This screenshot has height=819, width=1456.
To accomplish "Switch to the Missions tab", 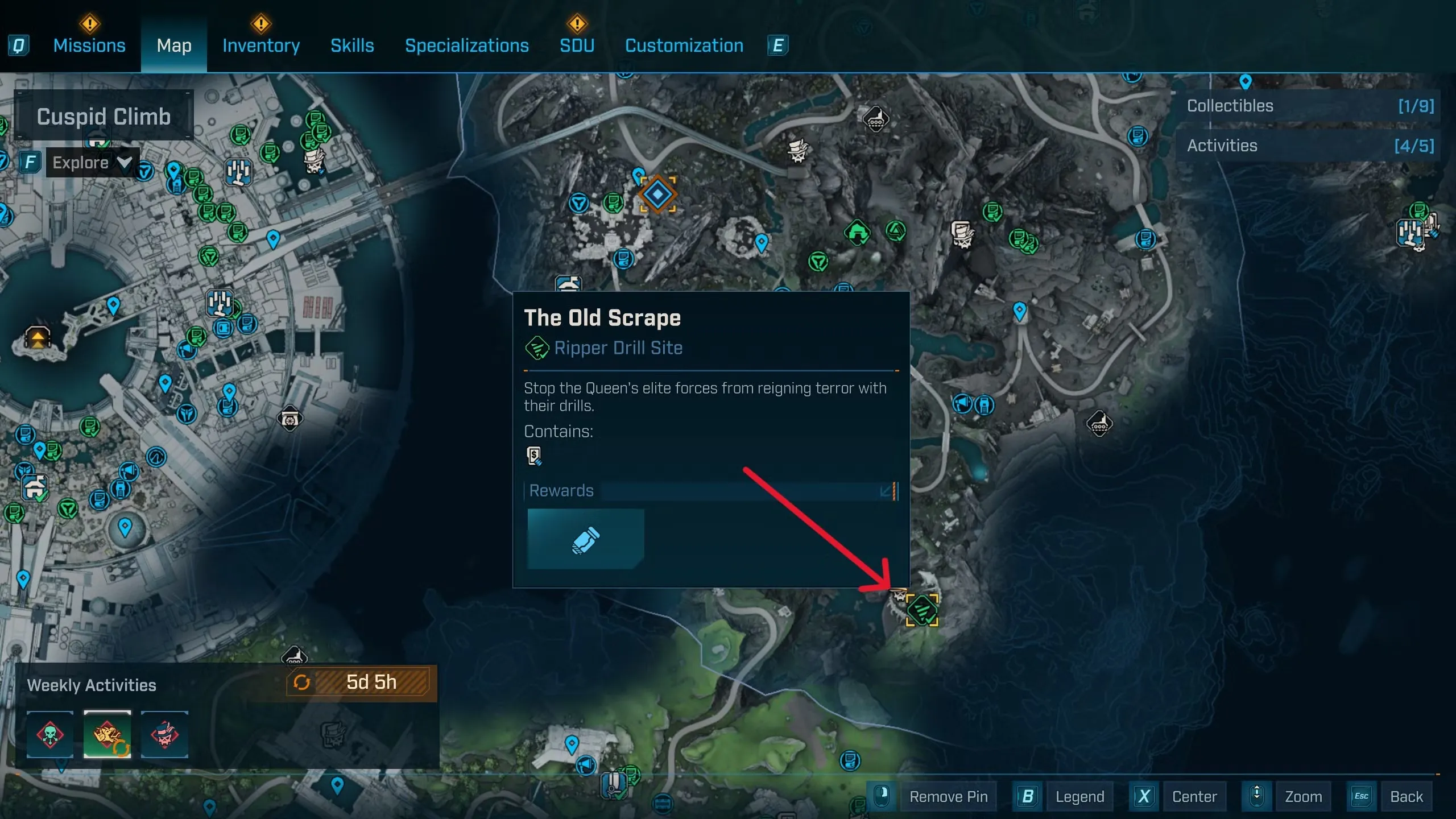I will (x=89, y=45).
